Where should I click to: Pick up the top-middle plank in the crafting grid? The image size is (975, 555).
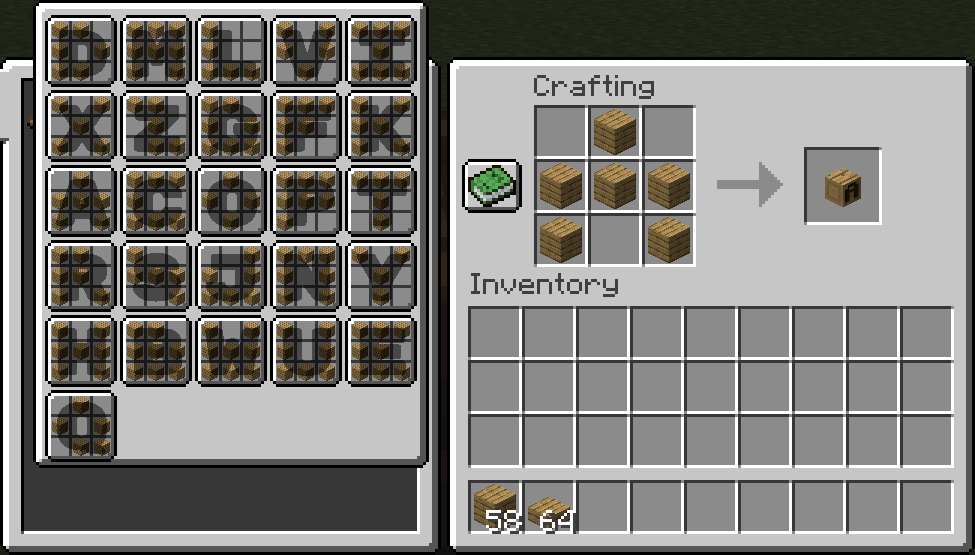615,132
